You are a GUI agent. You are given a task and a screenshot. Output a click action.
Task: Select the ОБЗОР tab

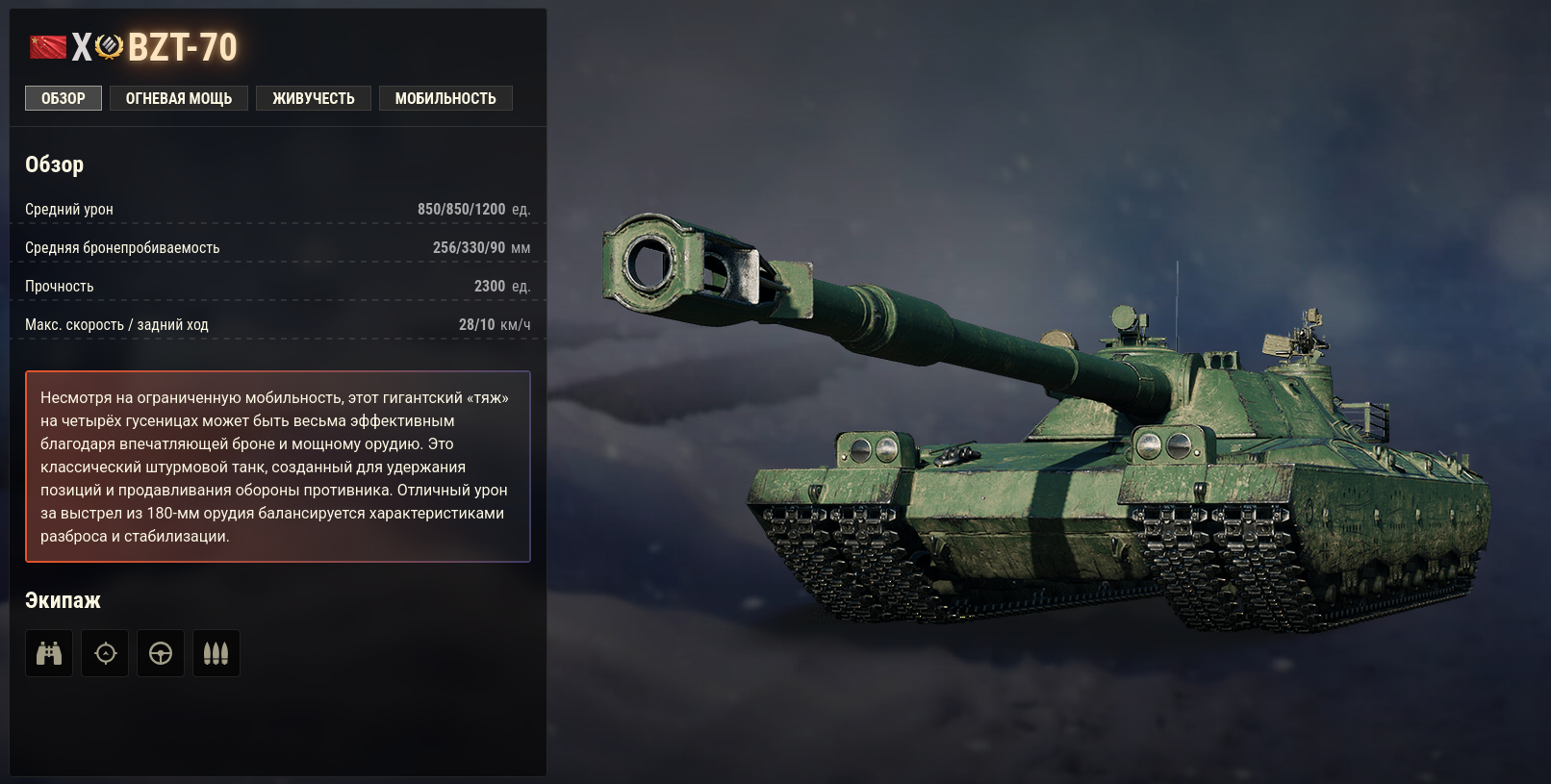tap(63, 97)
